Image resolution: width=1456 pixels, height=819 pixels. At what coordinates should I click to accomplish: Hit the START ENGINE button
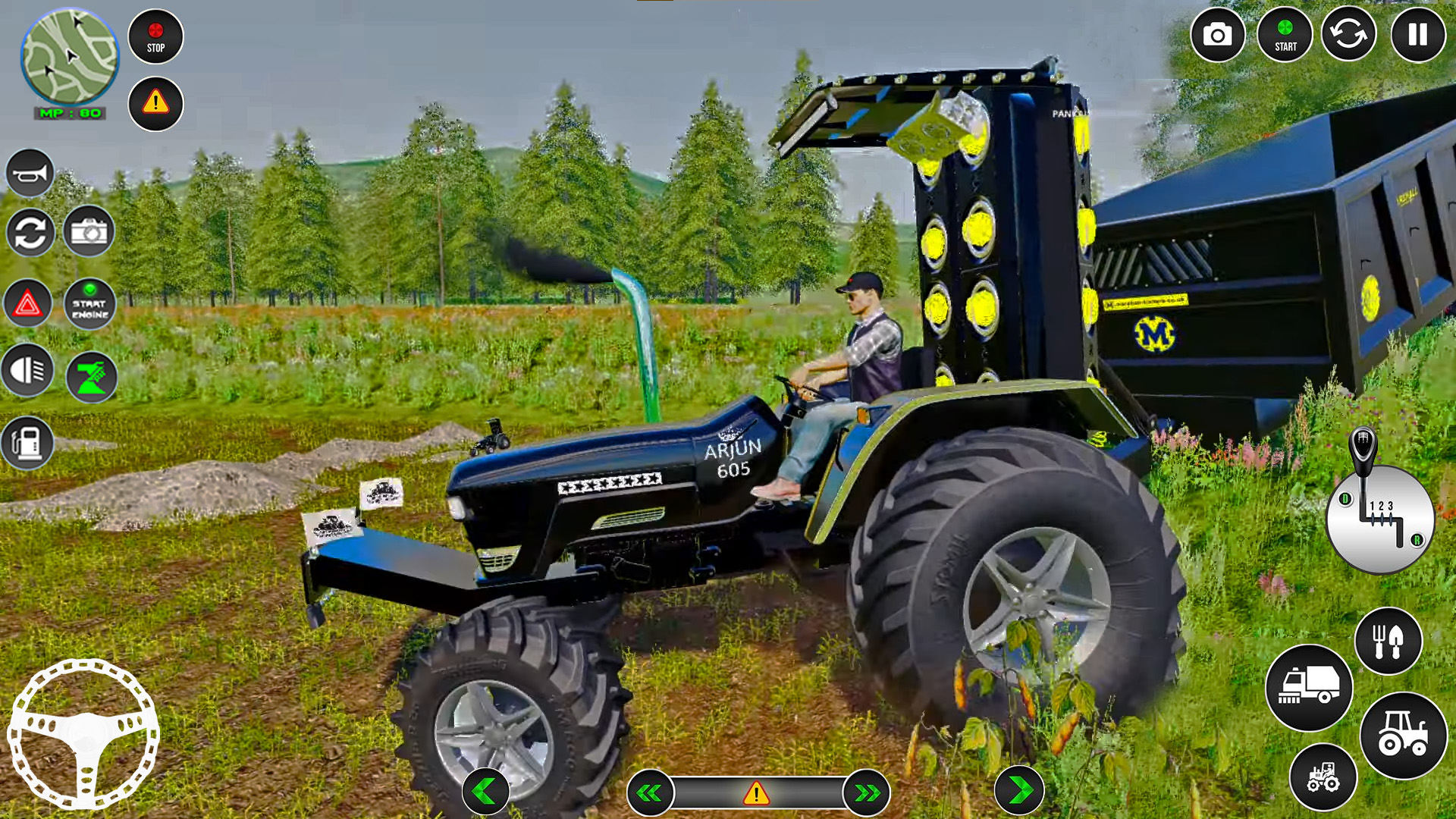90,304
